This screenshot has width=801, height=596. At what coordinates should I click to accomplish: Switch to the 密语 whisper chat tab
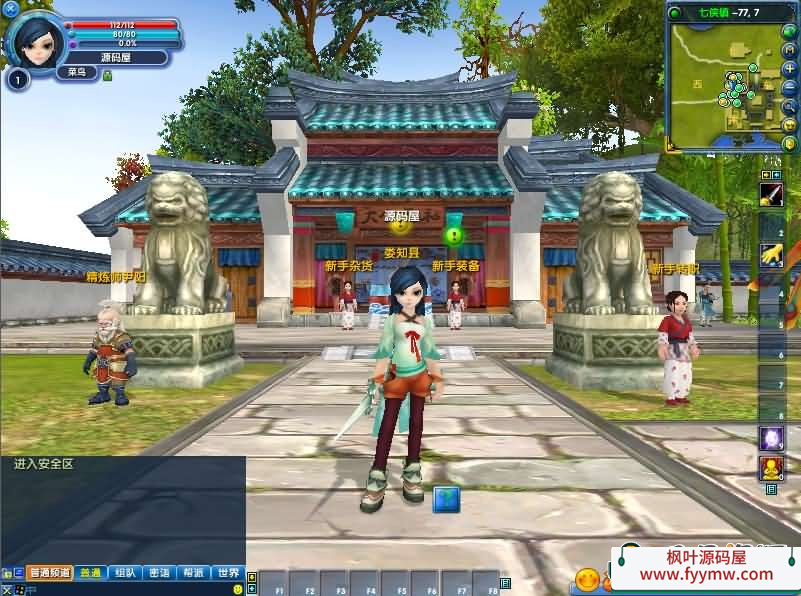pos(159,573)
